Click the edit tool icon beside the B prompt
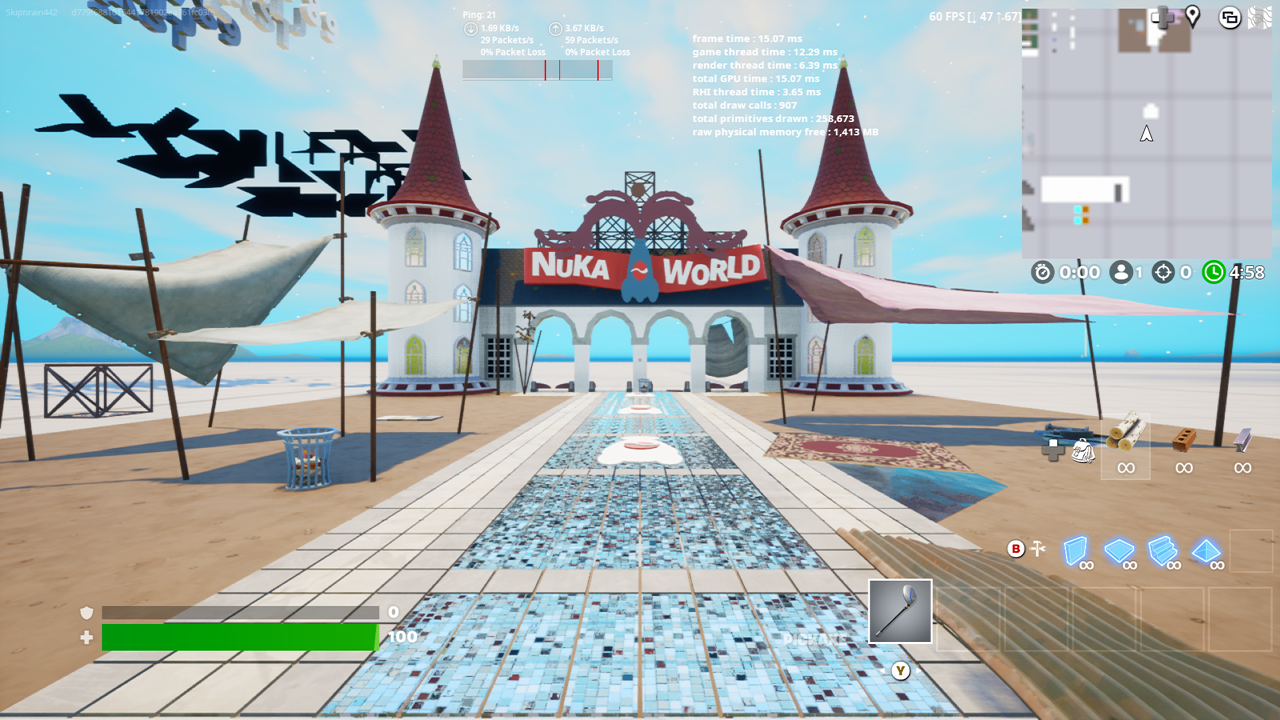This screenshot has width=1280, height=720. 1038,548
